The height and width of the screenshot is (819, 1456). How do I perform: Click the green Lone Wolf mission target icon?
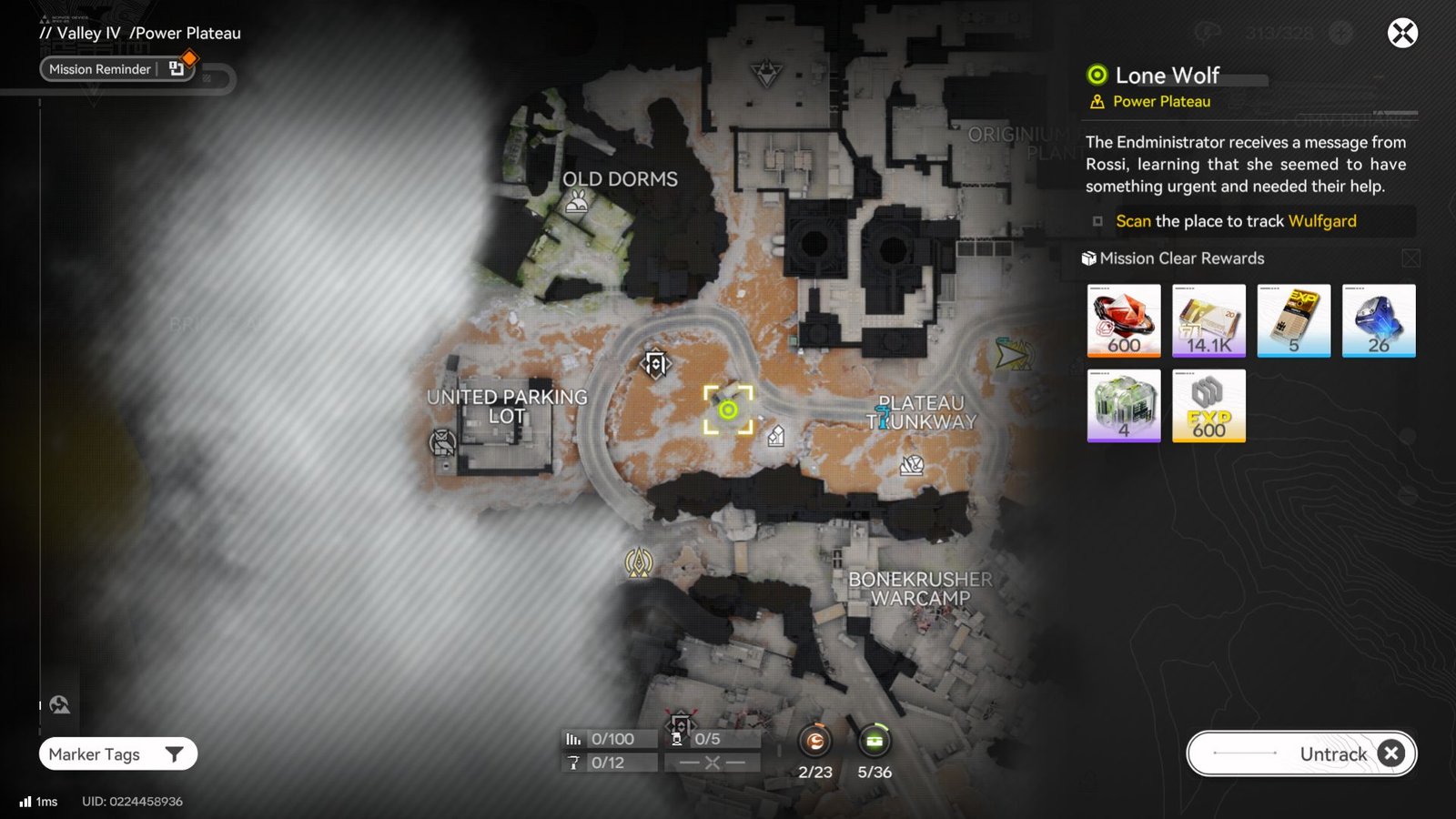coord(726,411)
